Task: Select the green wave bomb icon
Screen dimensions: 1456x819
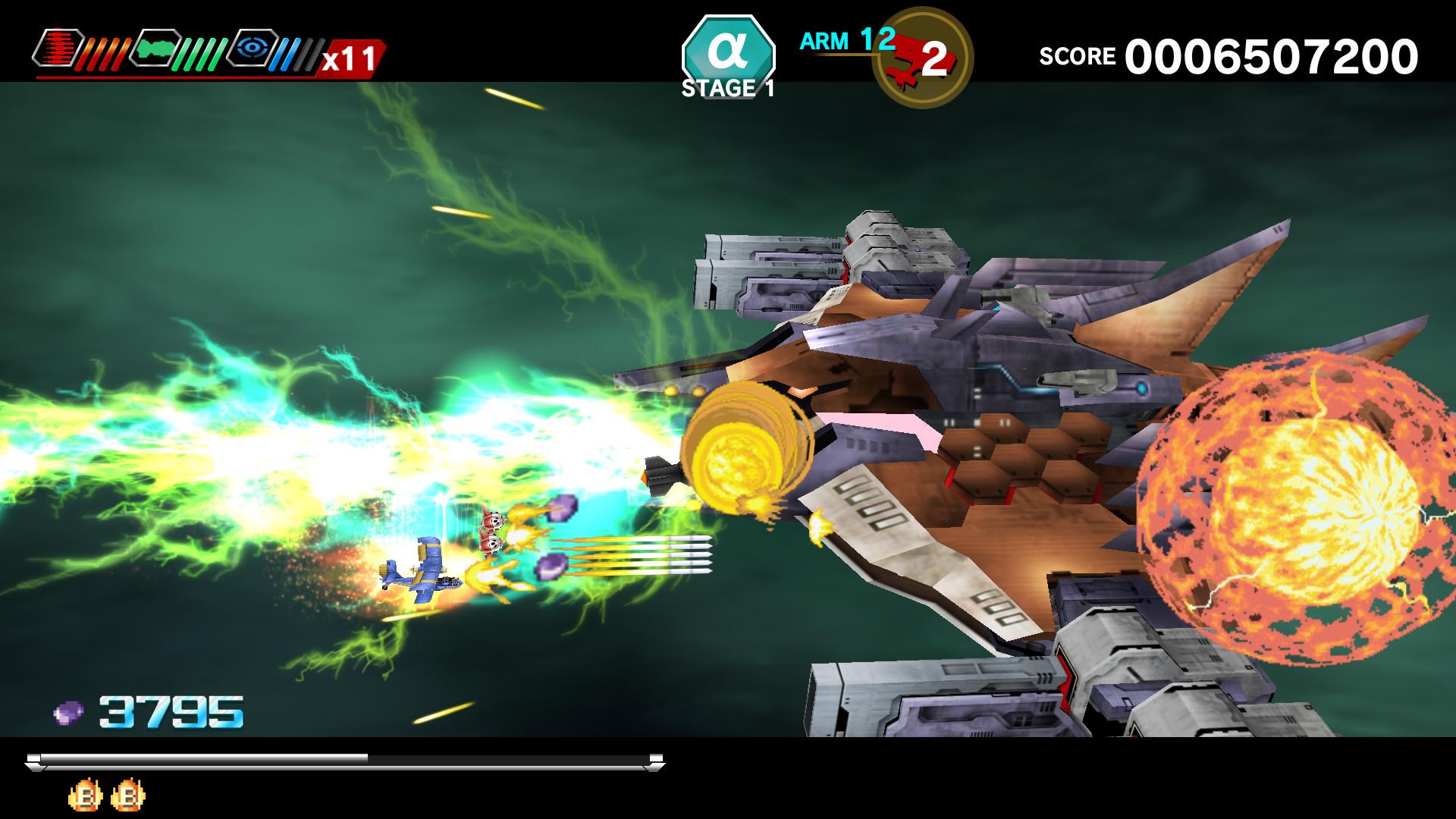Action: 155,49
